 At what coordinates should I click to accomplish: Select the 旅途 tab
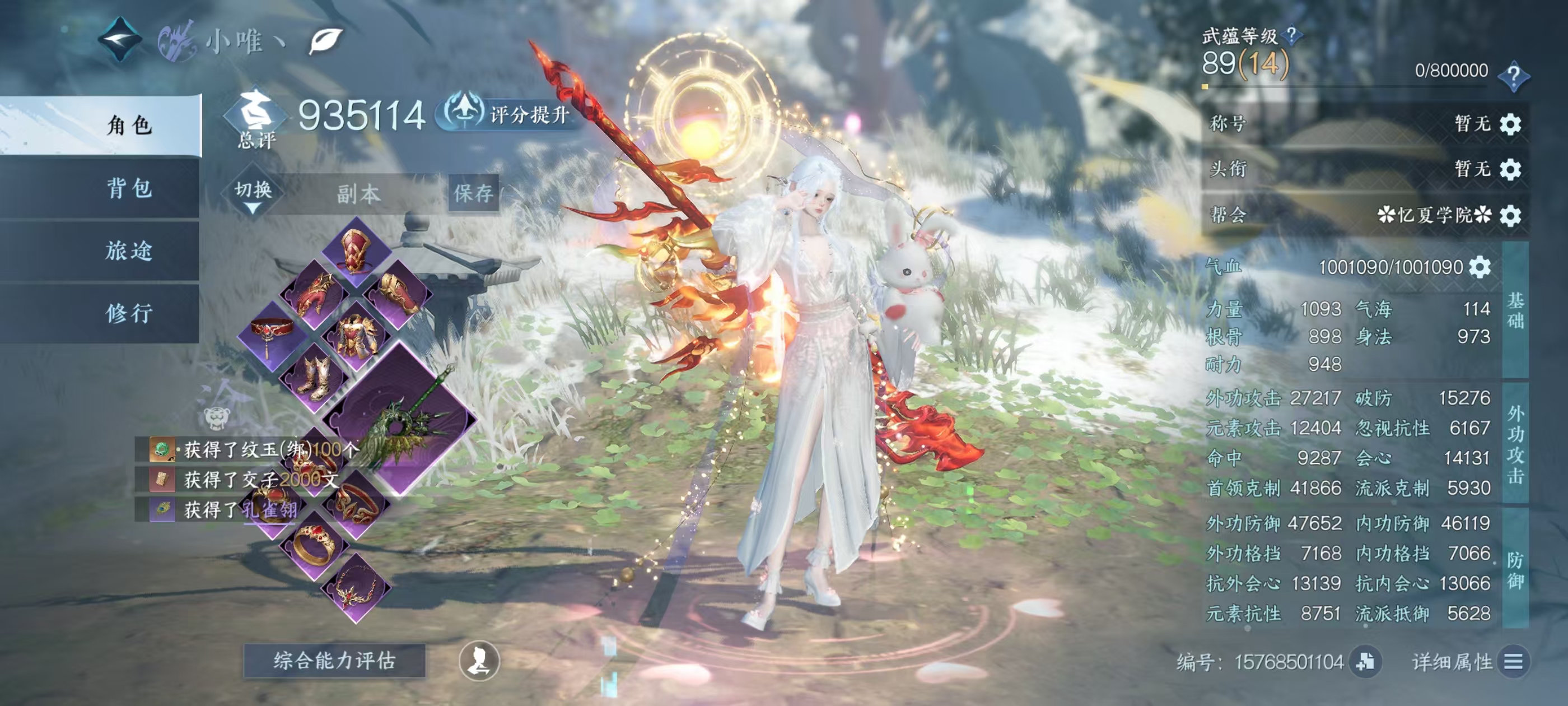[129, 251]
